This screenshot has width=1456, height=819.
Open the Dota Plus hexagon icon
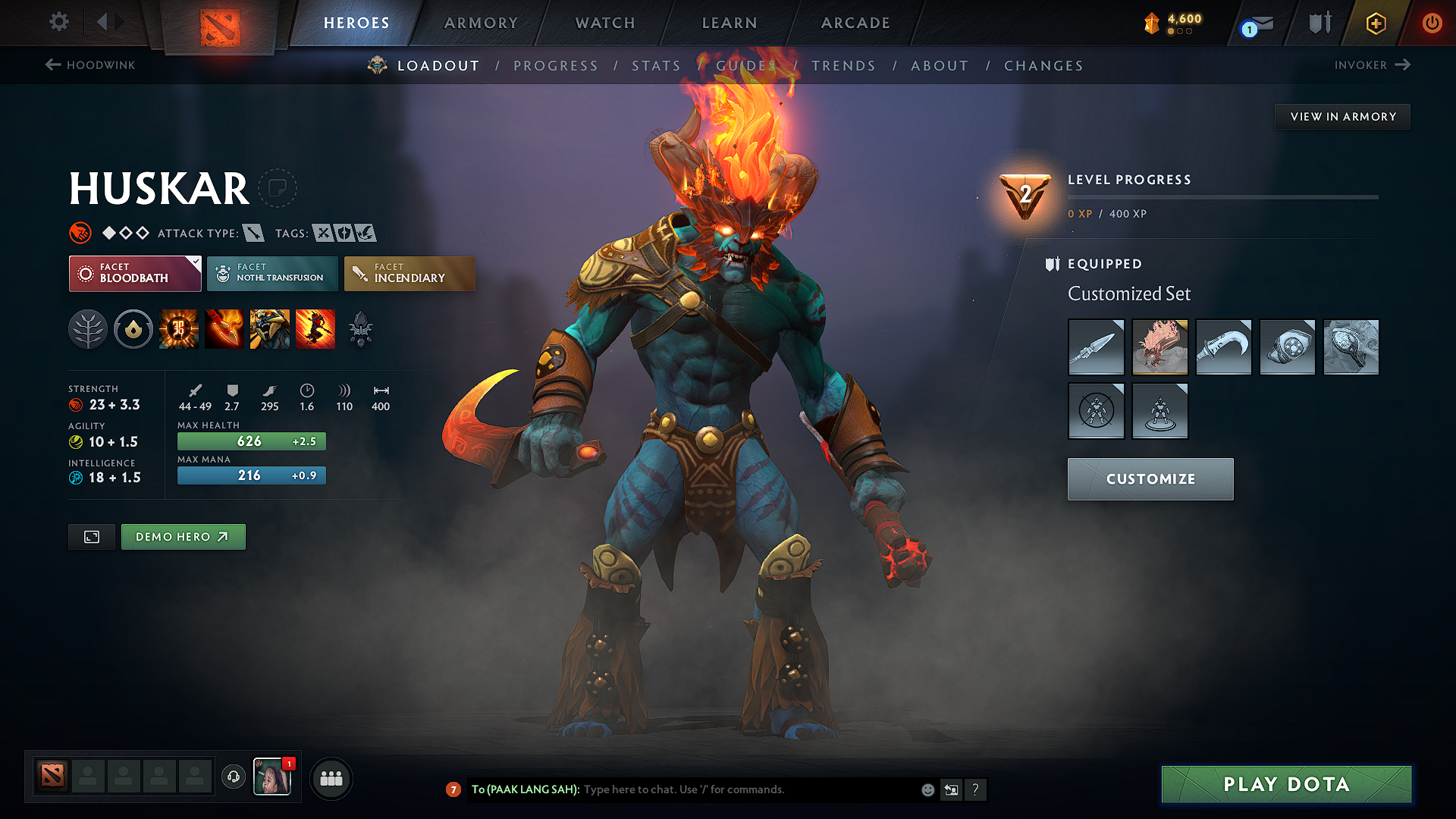[1375, 23]
